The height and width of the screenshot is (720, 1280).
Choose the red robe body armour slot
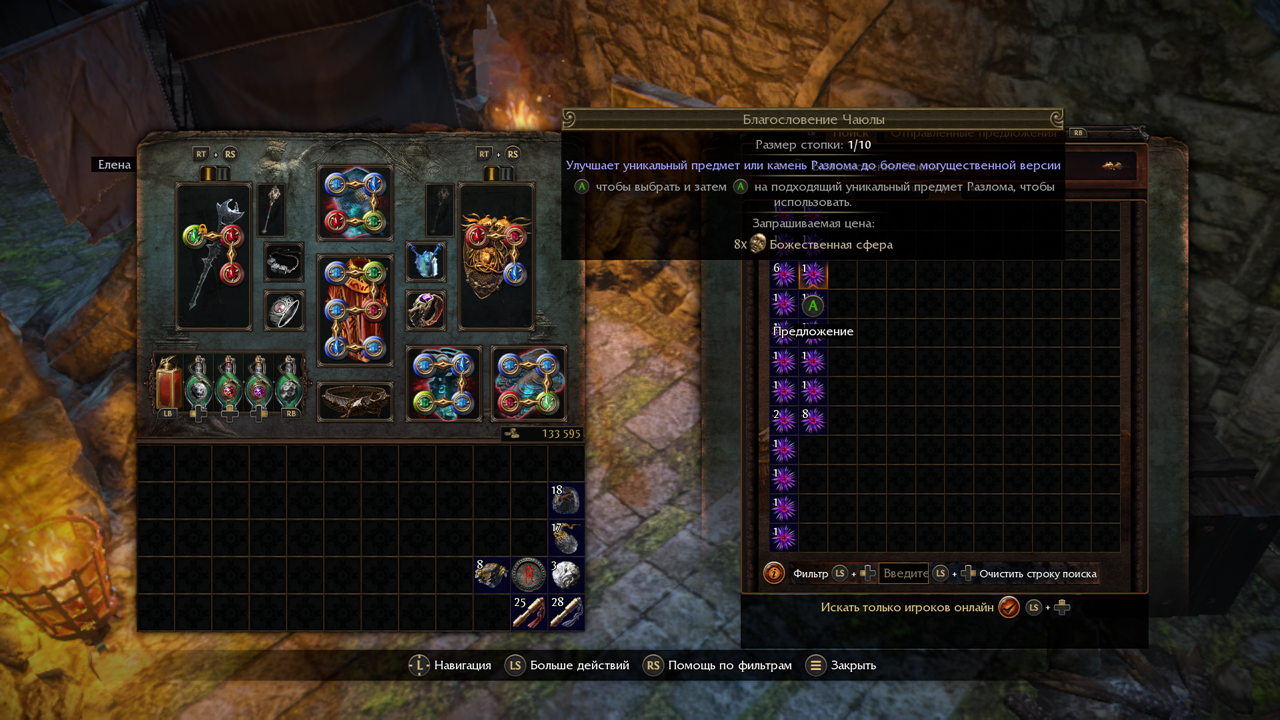(354, 310)
